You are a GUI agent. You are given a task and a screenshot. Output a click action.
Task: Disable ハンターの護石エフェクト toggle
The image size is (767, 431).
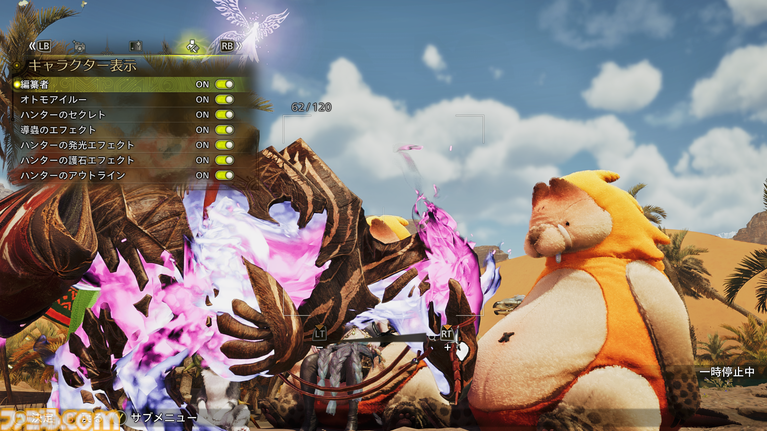(x=223, y=160)
